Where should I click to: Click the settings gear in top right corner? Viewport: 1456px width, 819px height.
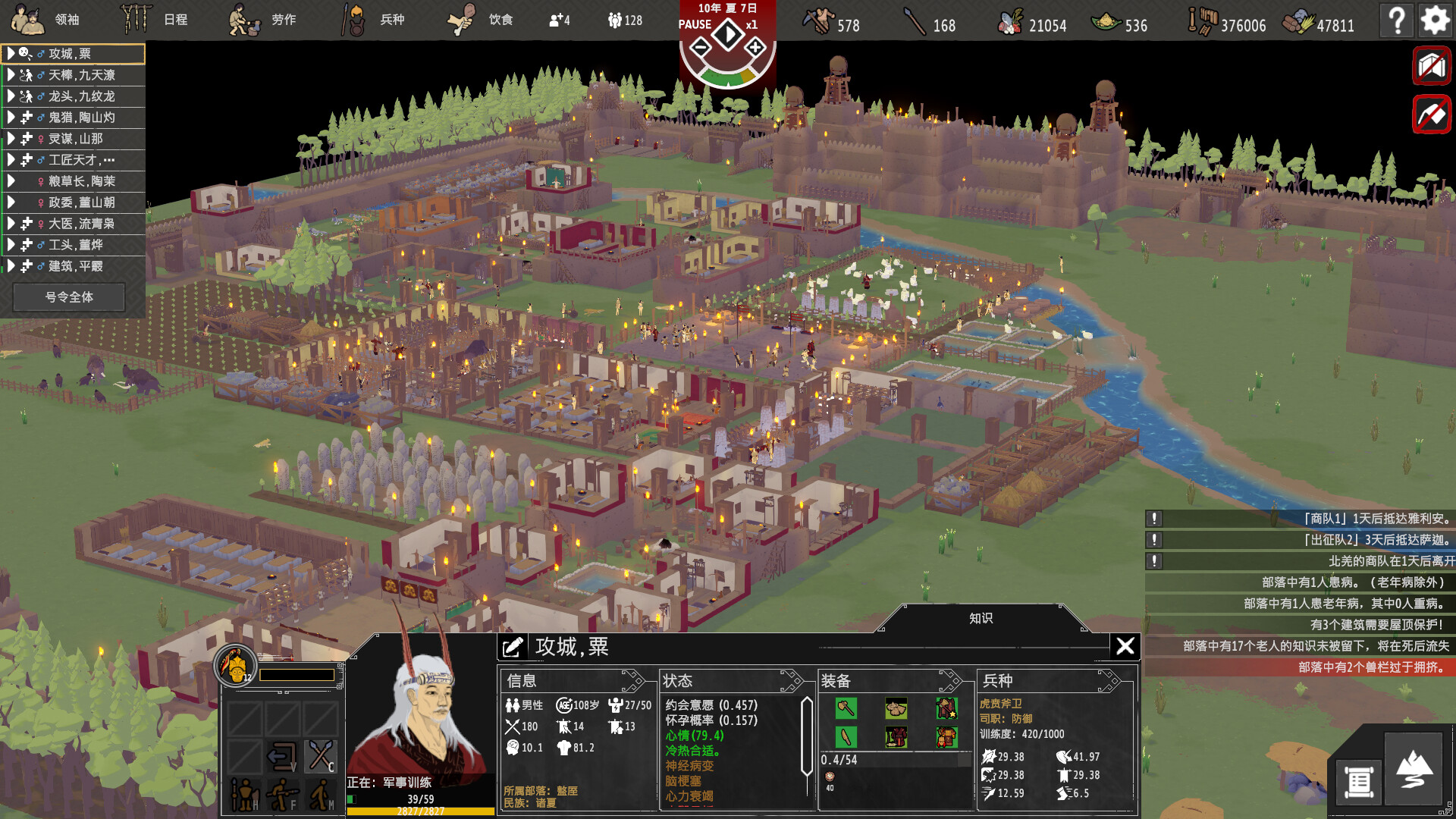click(1436, 20)
